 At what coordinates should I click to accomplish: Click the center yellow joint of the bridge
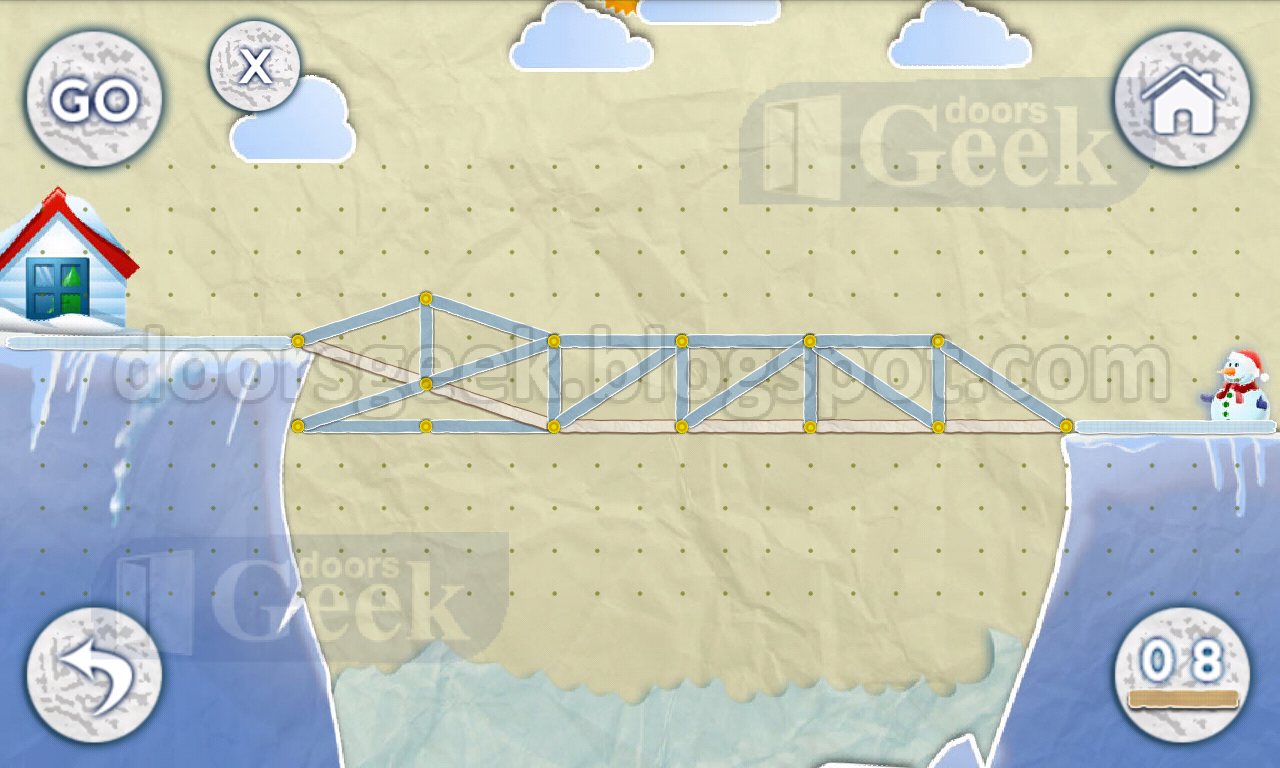point(680,341)
